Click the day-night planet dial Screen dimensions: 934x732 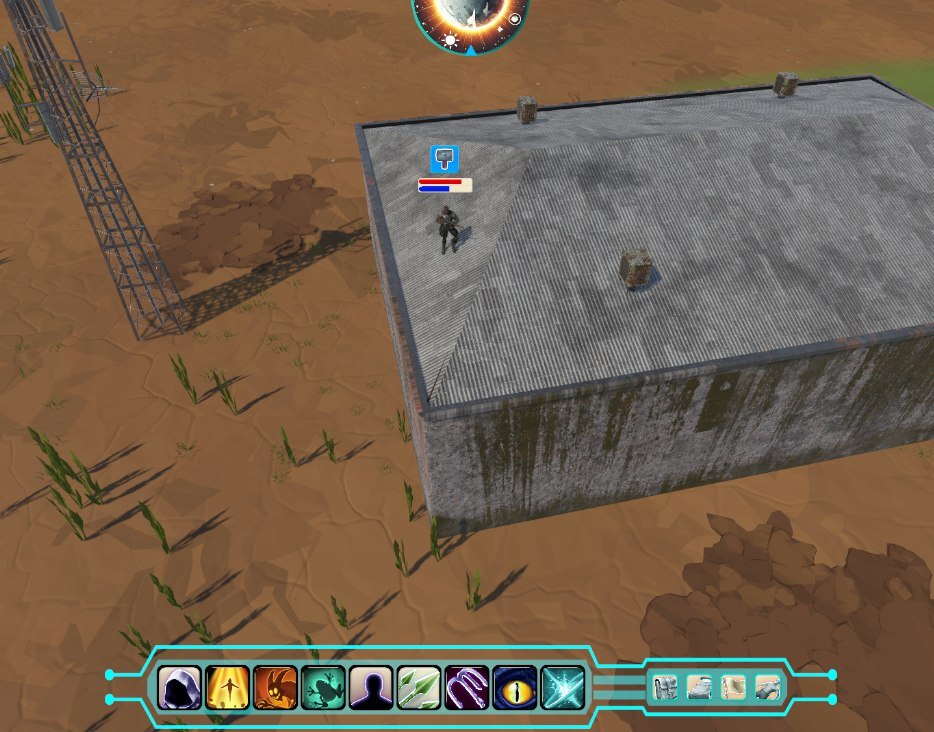click(470, 20)
